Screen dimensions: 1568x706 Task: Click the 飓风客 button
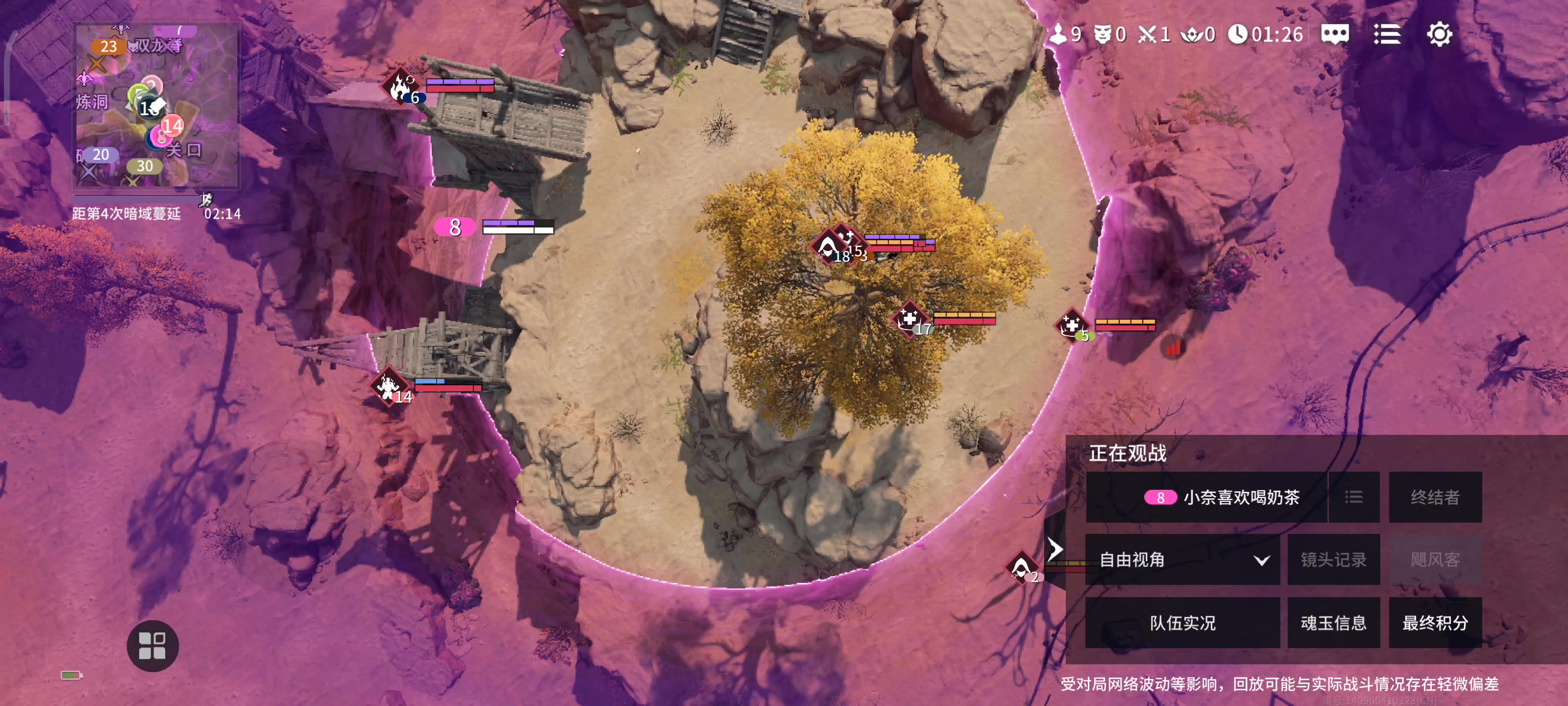(1435, 559)
